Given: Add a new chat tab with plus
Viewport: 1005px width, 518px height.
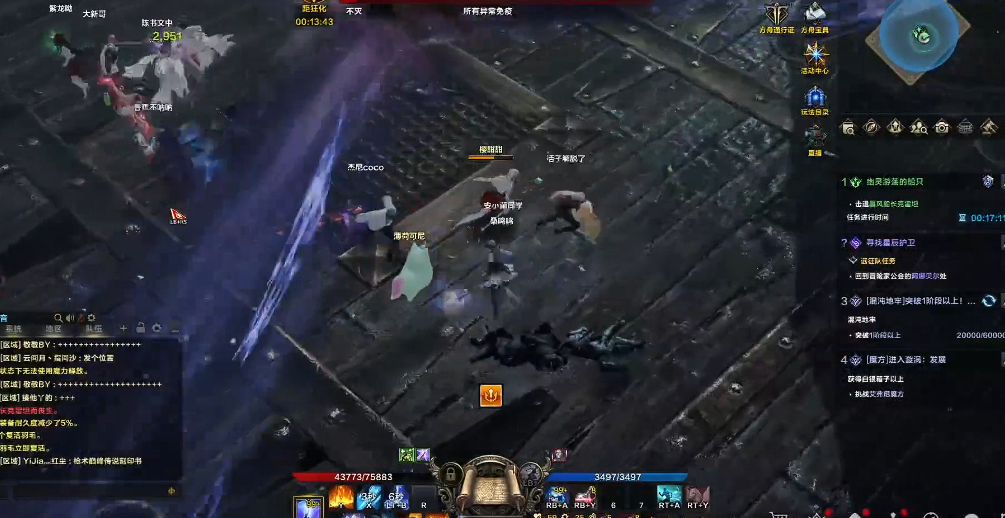Looking at the screenshot, I should 124,328.
